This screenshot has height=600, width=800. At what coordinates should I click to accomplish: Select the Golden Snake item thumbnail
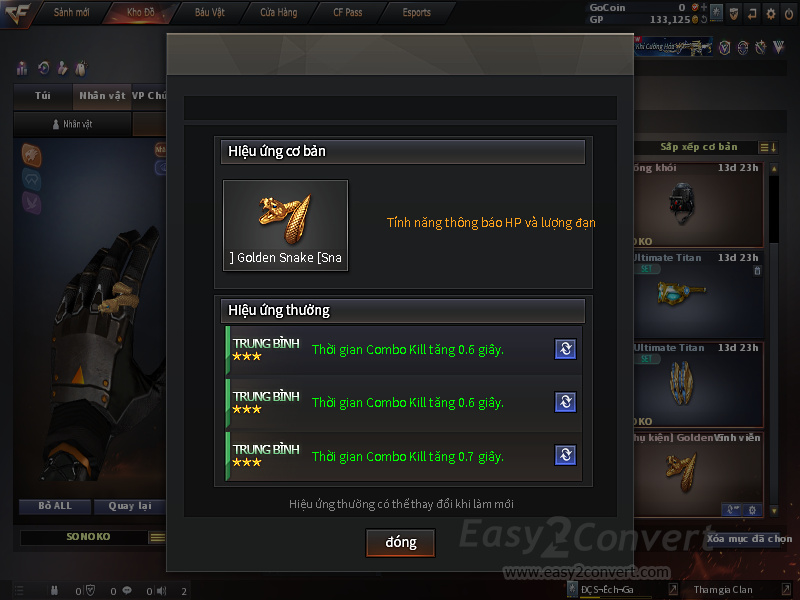click(x=285, y=225)
